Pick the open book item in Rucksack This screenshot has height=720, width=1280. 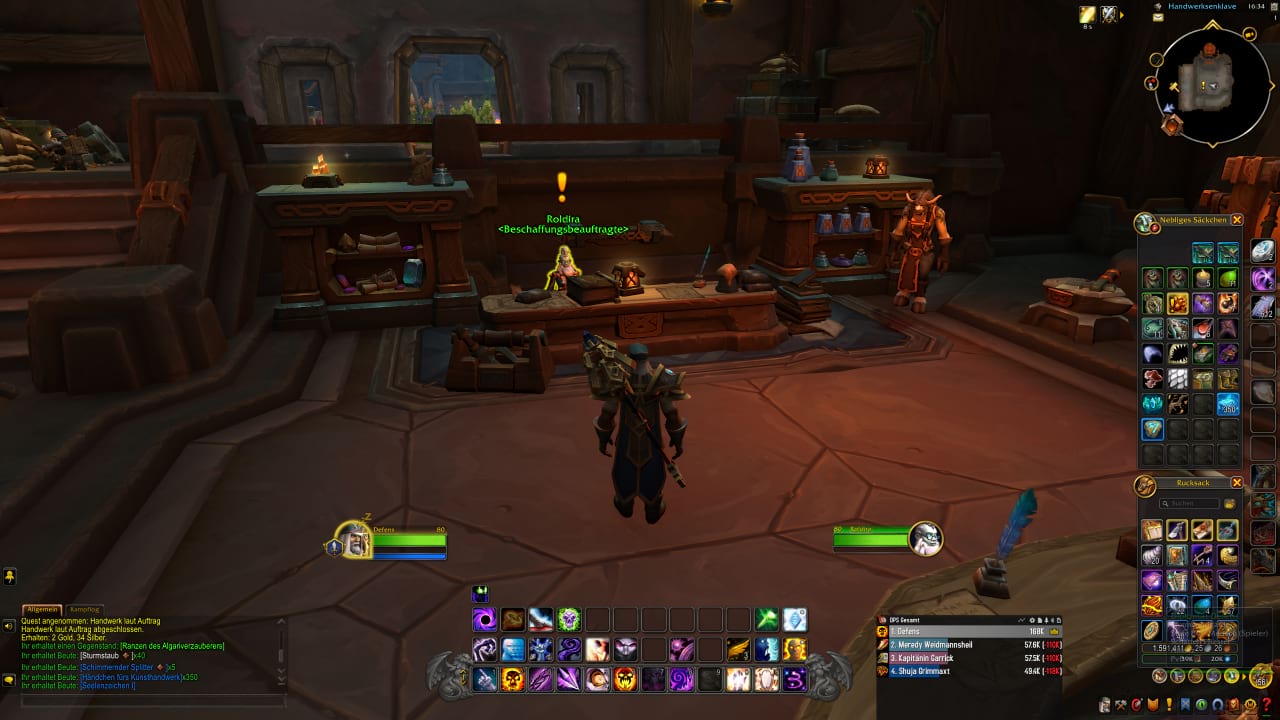1153,530
